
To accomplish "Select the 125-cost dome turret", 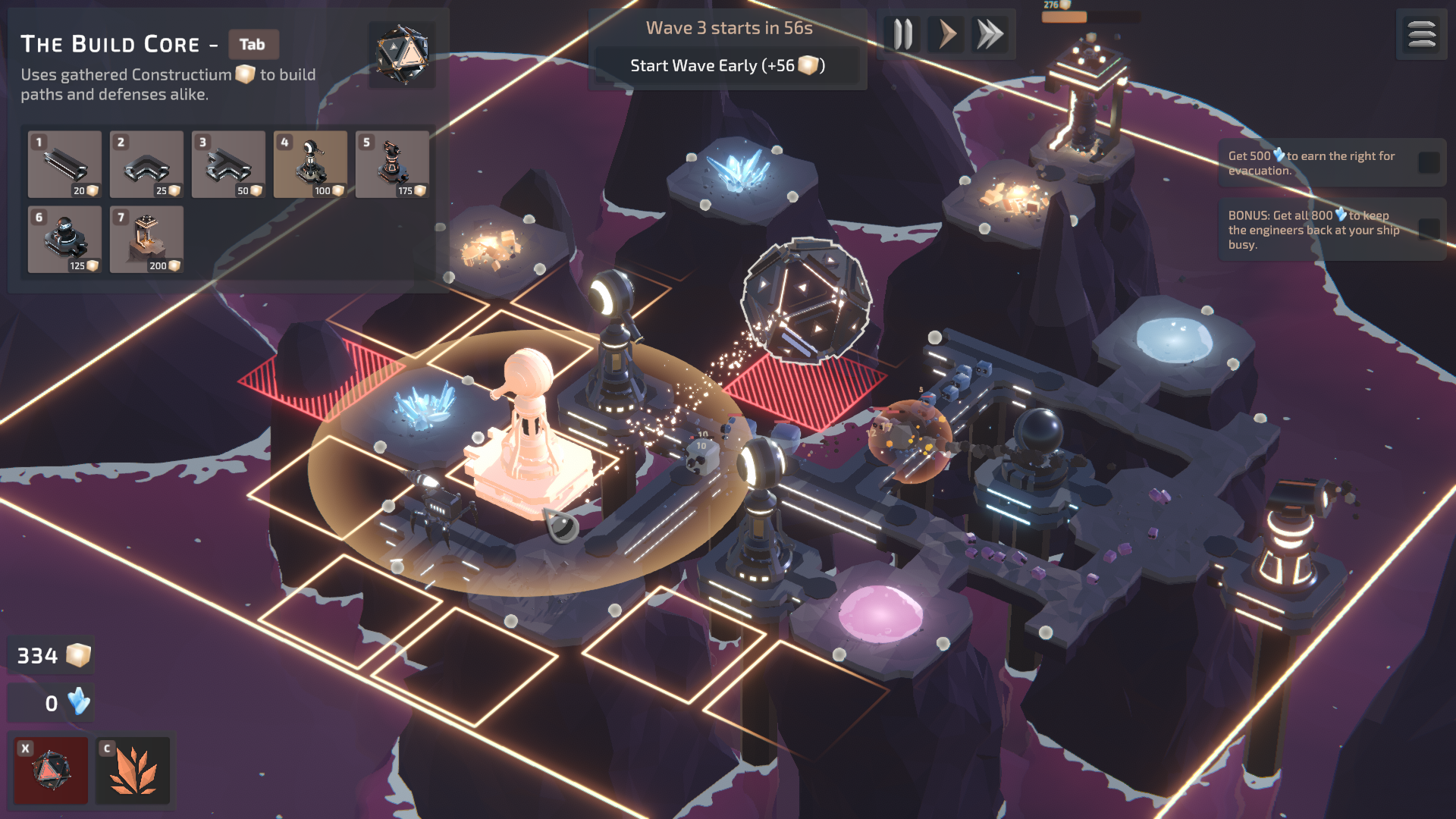I will [x=64, y=239].
